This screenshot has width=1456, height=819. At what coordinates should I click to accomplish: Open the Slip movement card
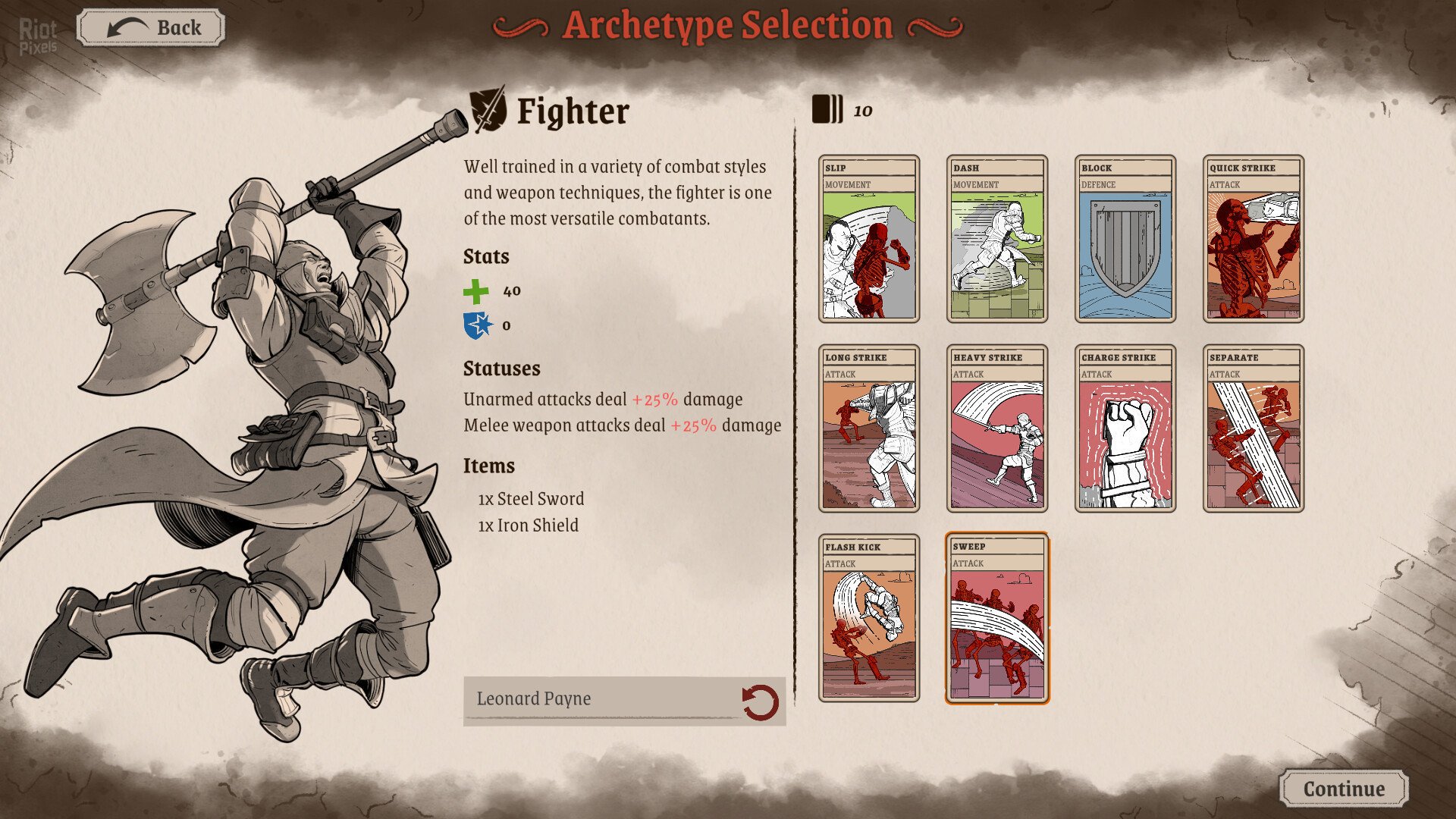(868, 239)
